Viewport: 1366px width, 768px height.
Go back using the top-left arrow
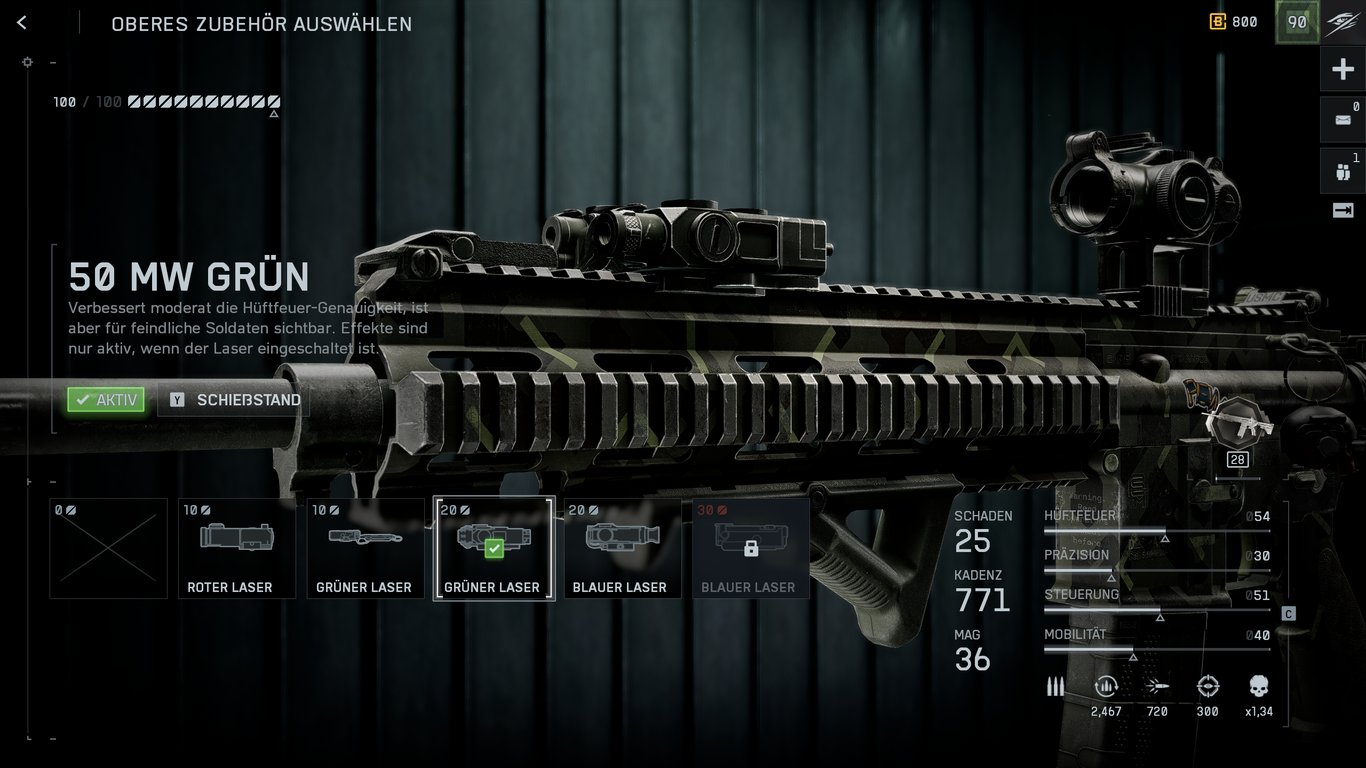[22, 23]
